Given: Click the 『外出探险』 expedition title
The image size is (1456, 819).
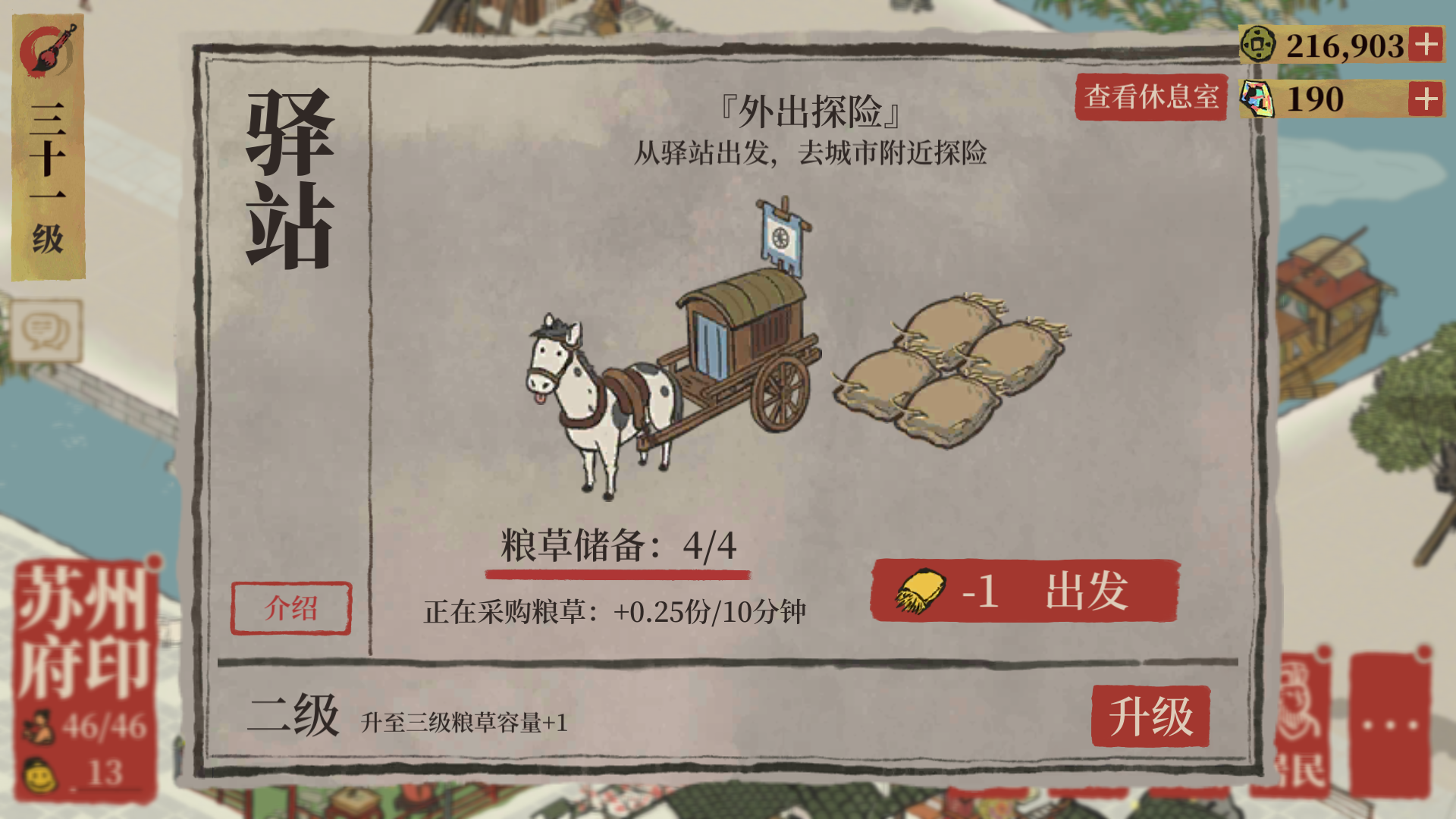Looking at the screenshot, I should tap(809, 111).
